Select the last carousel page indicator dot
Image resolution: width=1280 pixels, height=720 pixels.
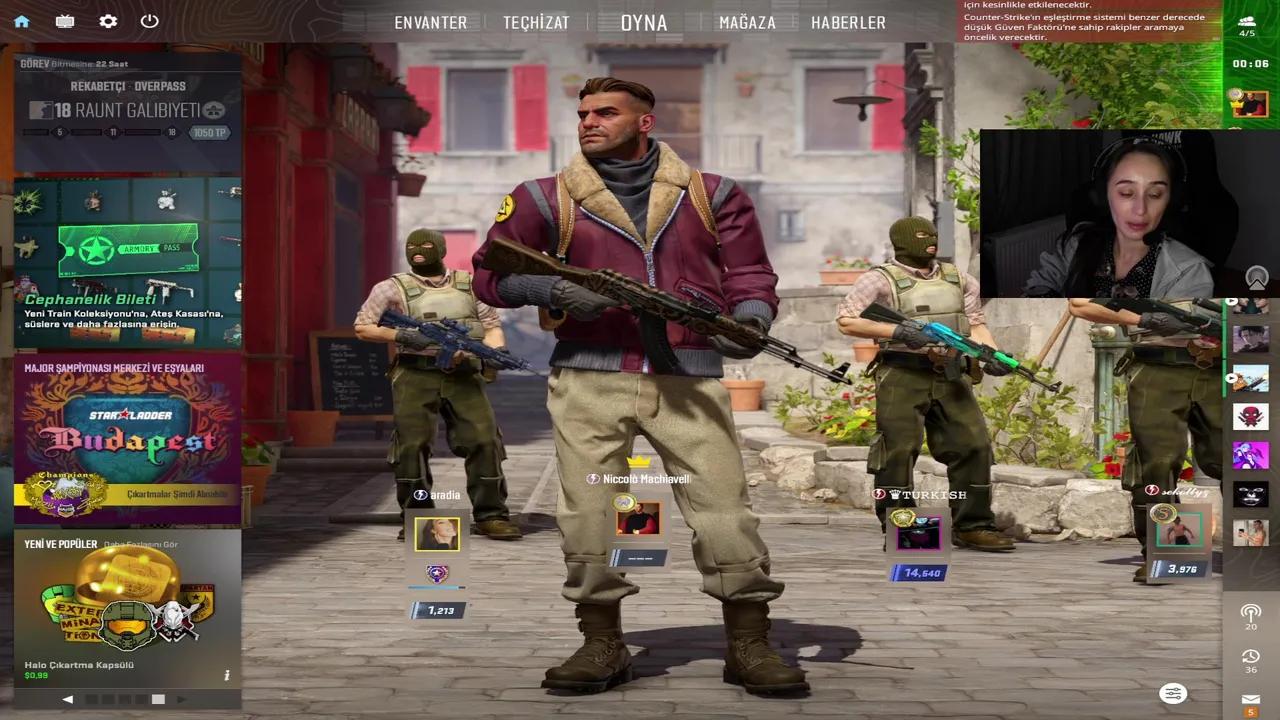point(157,699)
